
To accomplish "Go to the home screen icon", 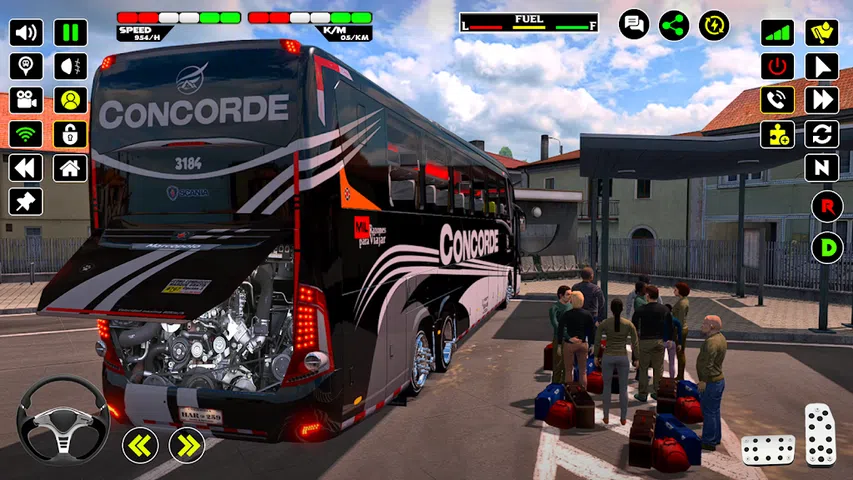I will (x=70, y=168).
